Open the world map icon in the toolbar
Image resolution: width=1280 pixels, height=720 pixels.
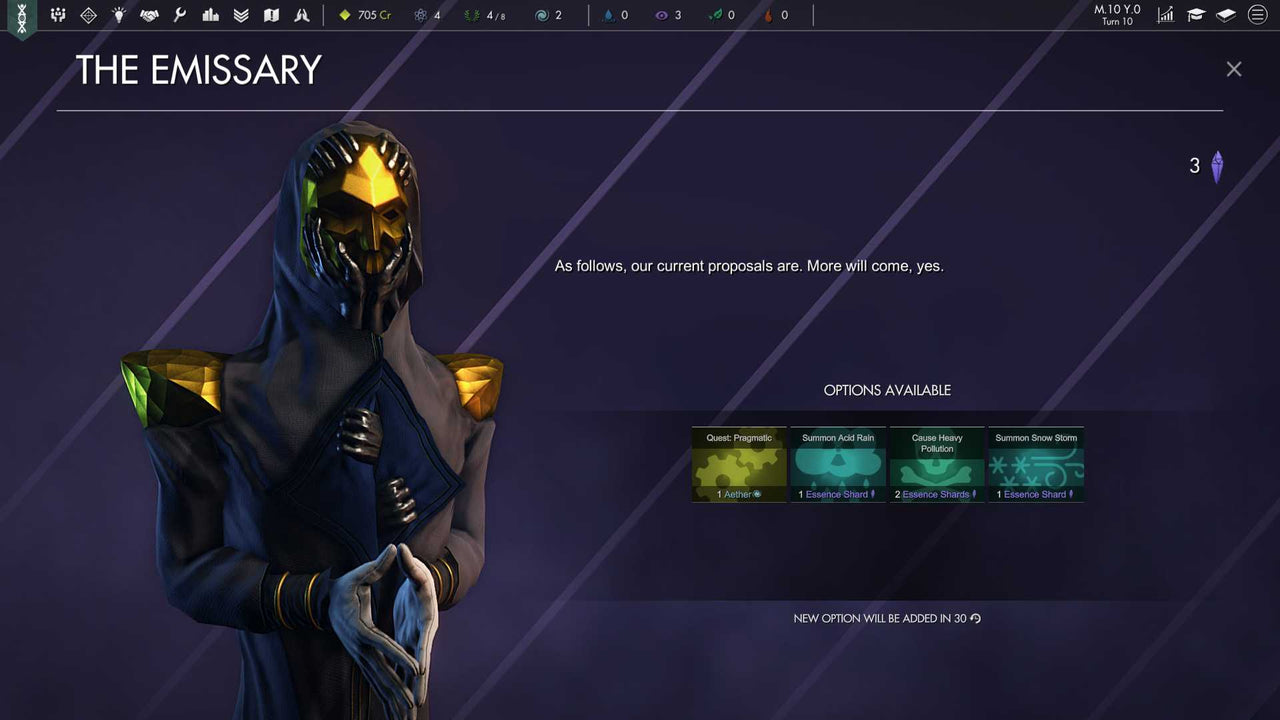coord(271,15)
